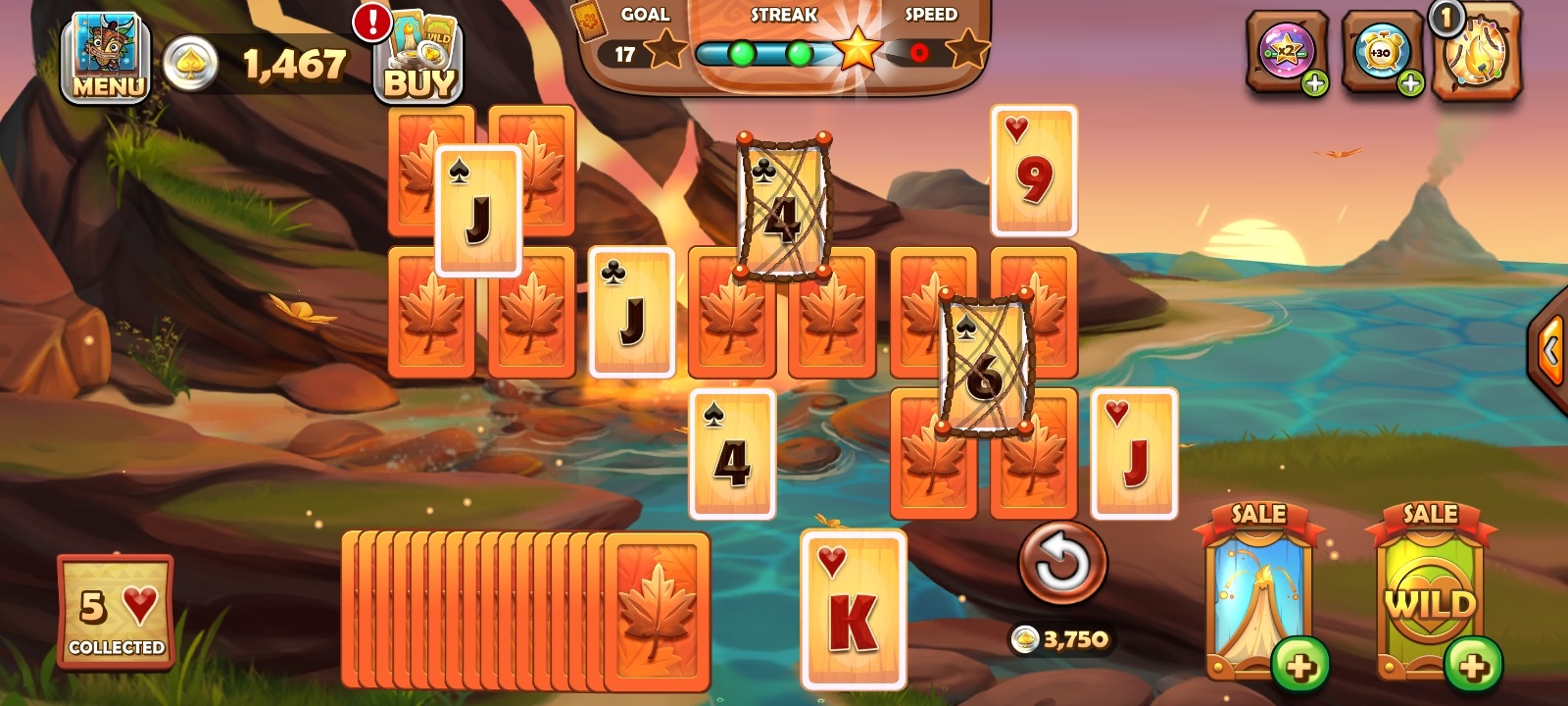Screen dimensions: 1568x706
Task: Select the Jack of clubs card
Action: [630, 314]
